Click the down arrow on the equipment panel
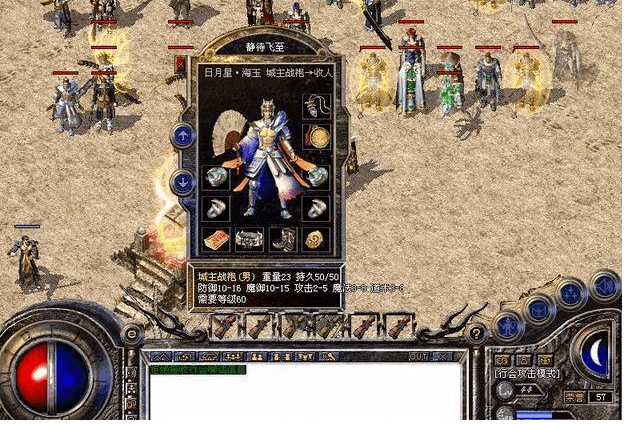 183,182
